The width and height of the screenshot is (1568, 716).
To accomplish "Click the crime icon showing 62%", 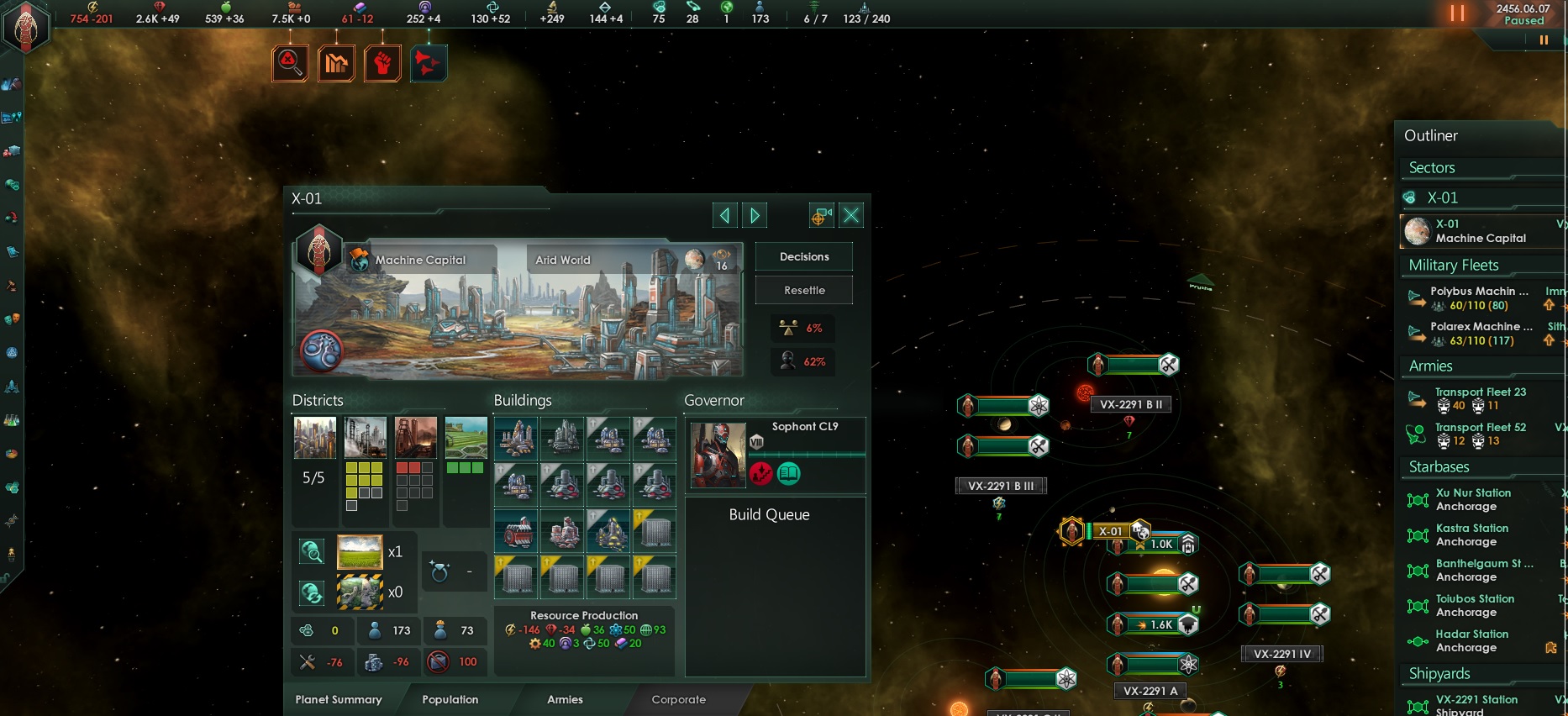I will 802,361.
